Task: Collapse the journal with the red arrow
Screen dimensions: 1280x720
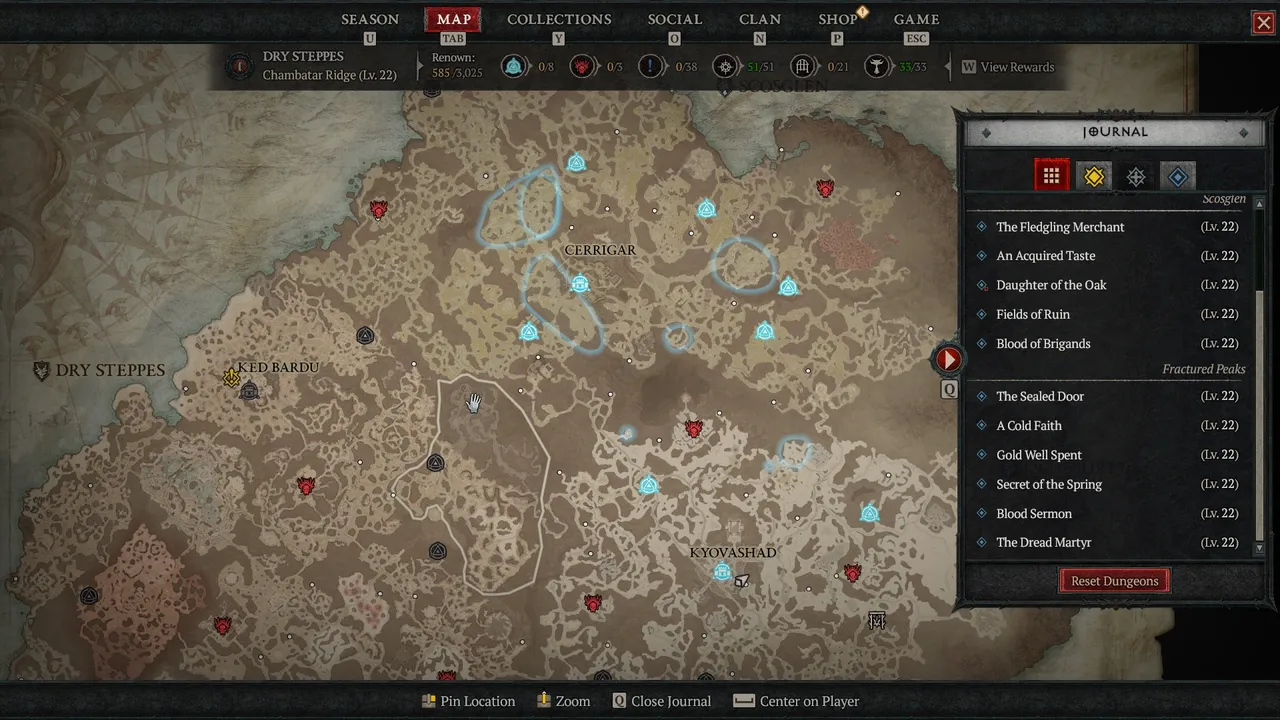Action: tap(948, 359)
